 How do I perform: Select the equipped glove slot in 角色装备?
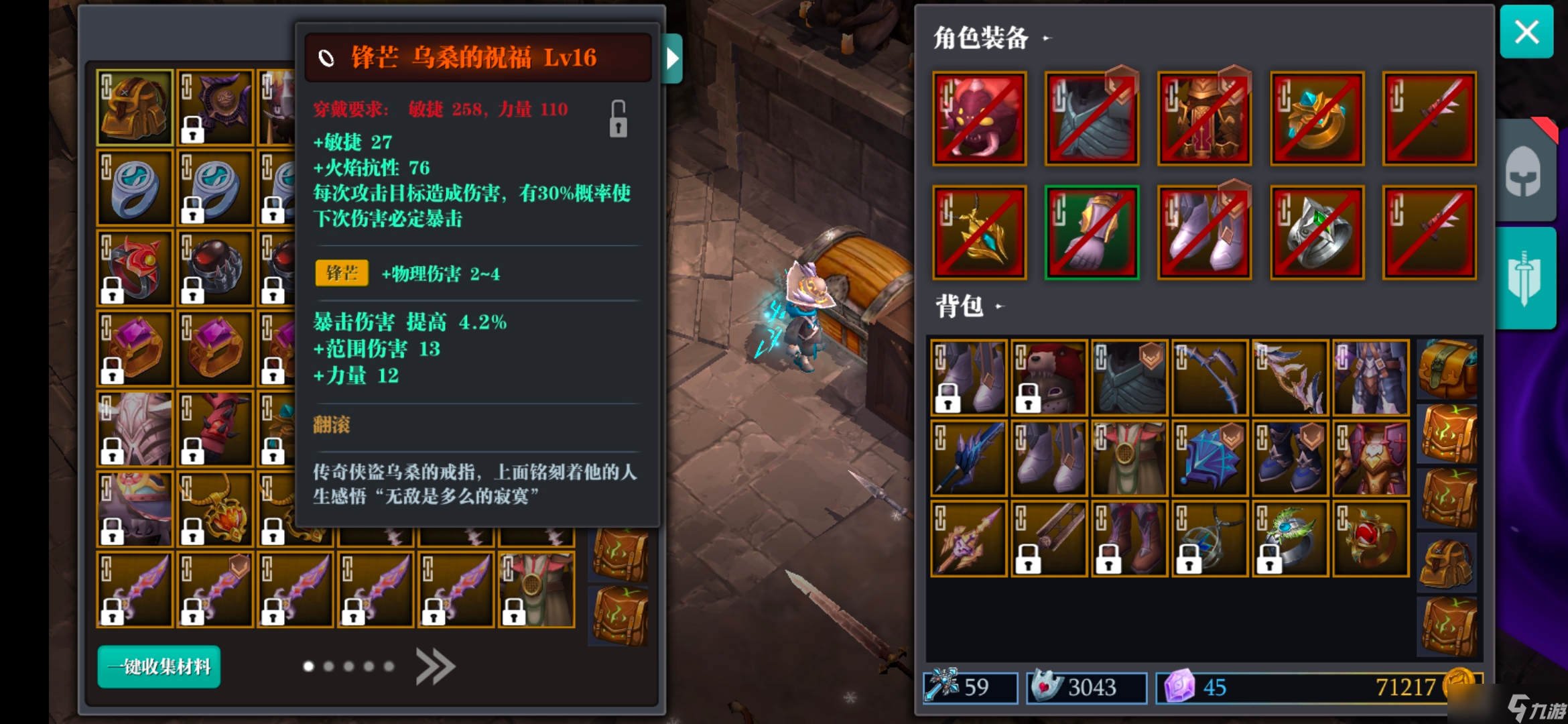pyautogui.click(x=1092, y=231)
